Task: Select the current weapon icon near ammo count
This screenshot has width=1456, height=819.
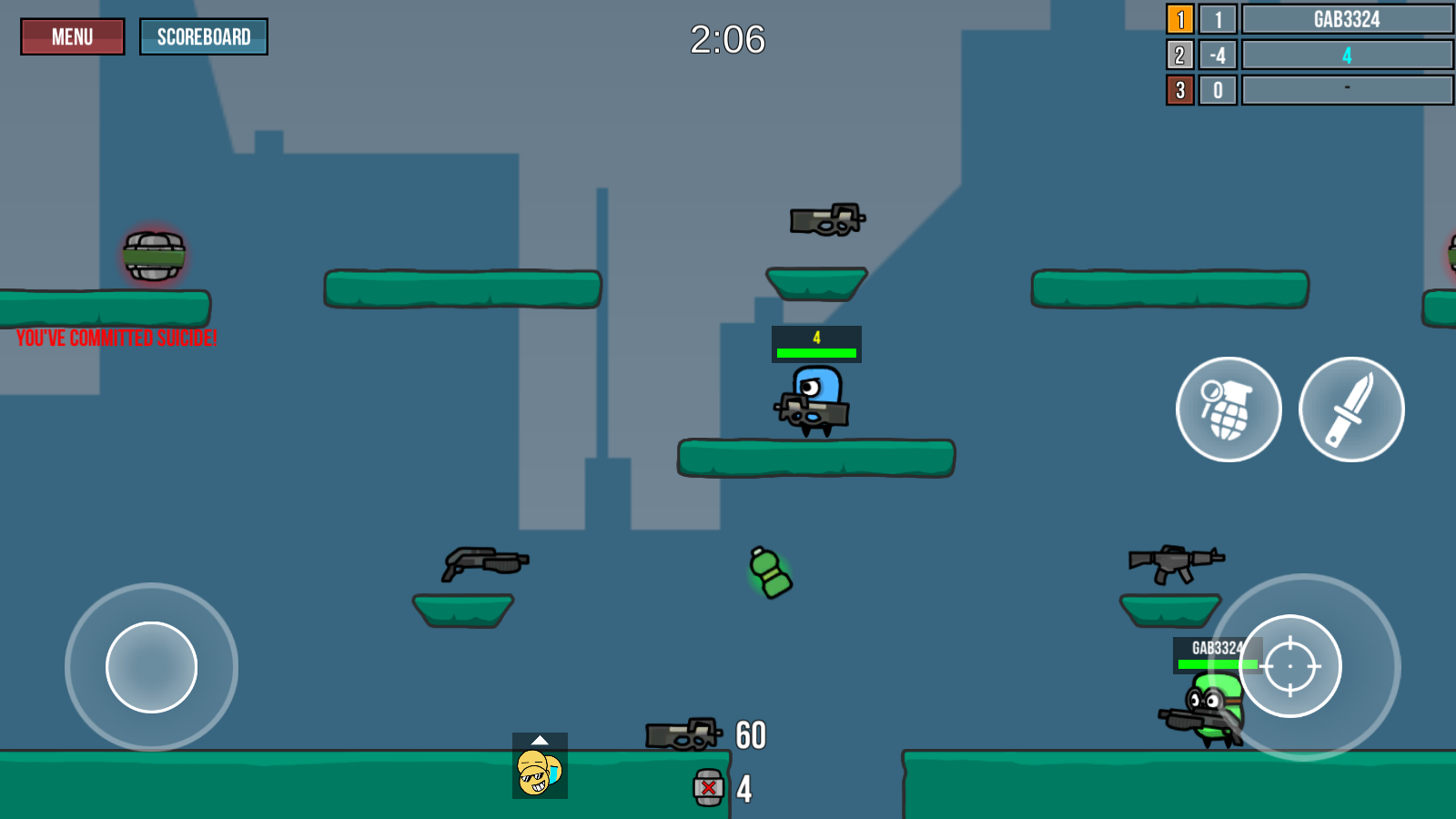Action: pos(682,734)
